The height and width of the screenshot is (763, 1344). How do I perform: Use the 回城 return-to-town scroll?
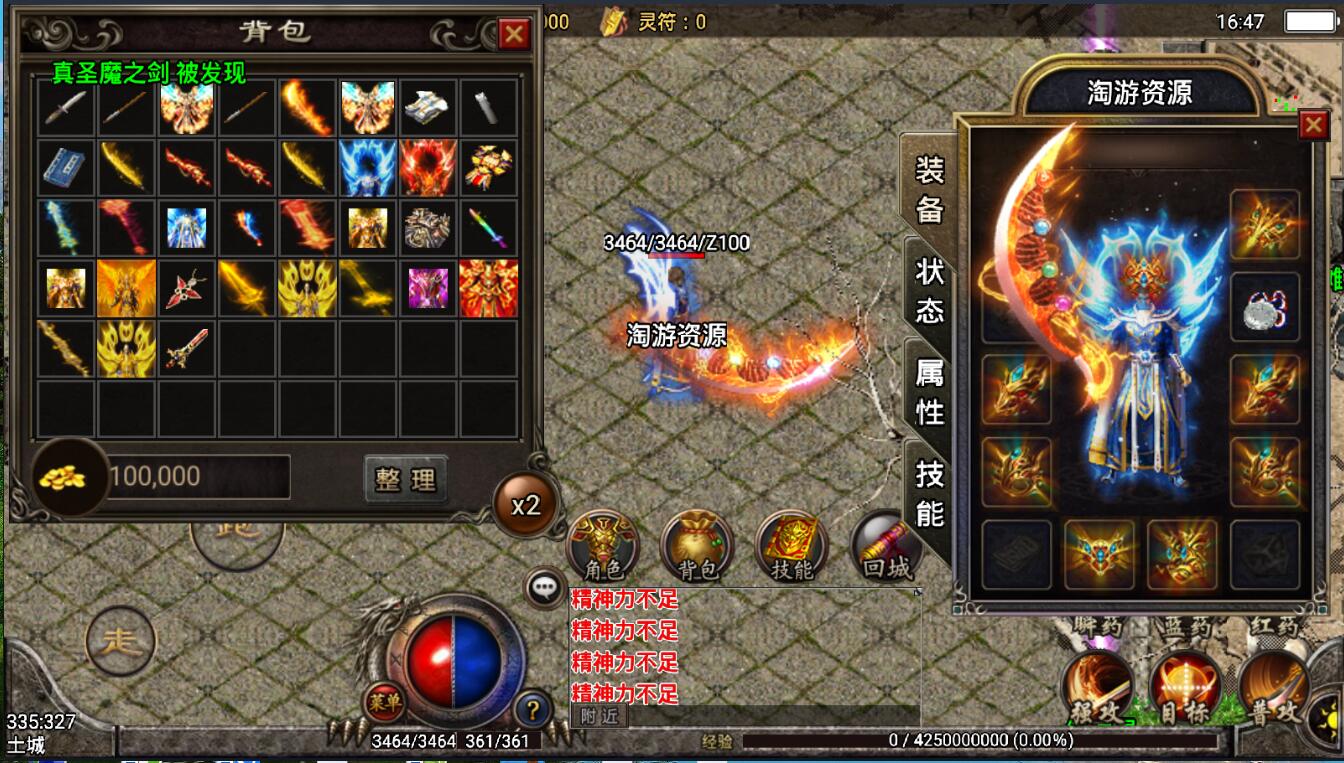tap(886, 545)
